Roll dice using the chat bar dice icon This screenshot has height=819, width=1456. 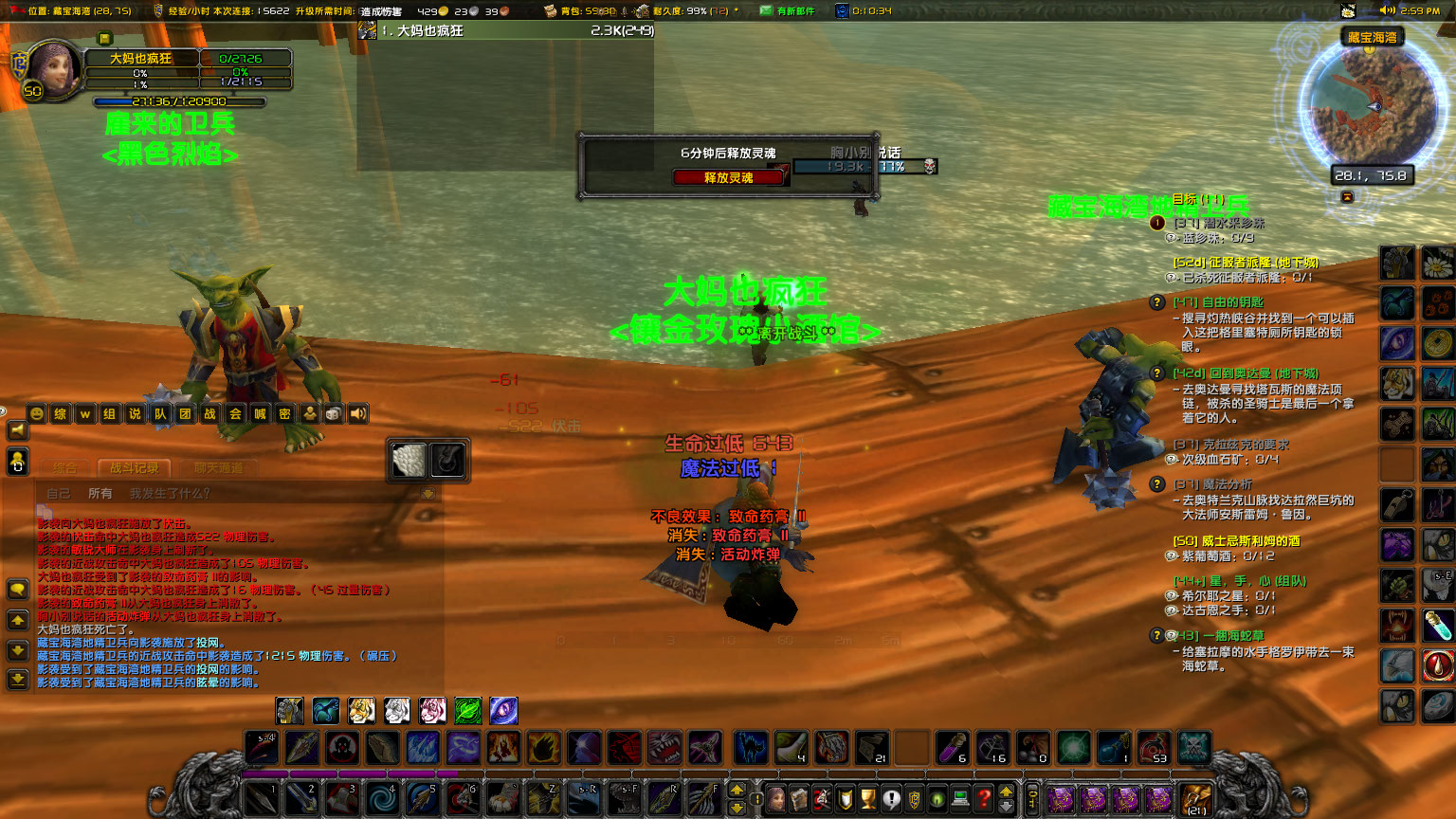point(333,414)
